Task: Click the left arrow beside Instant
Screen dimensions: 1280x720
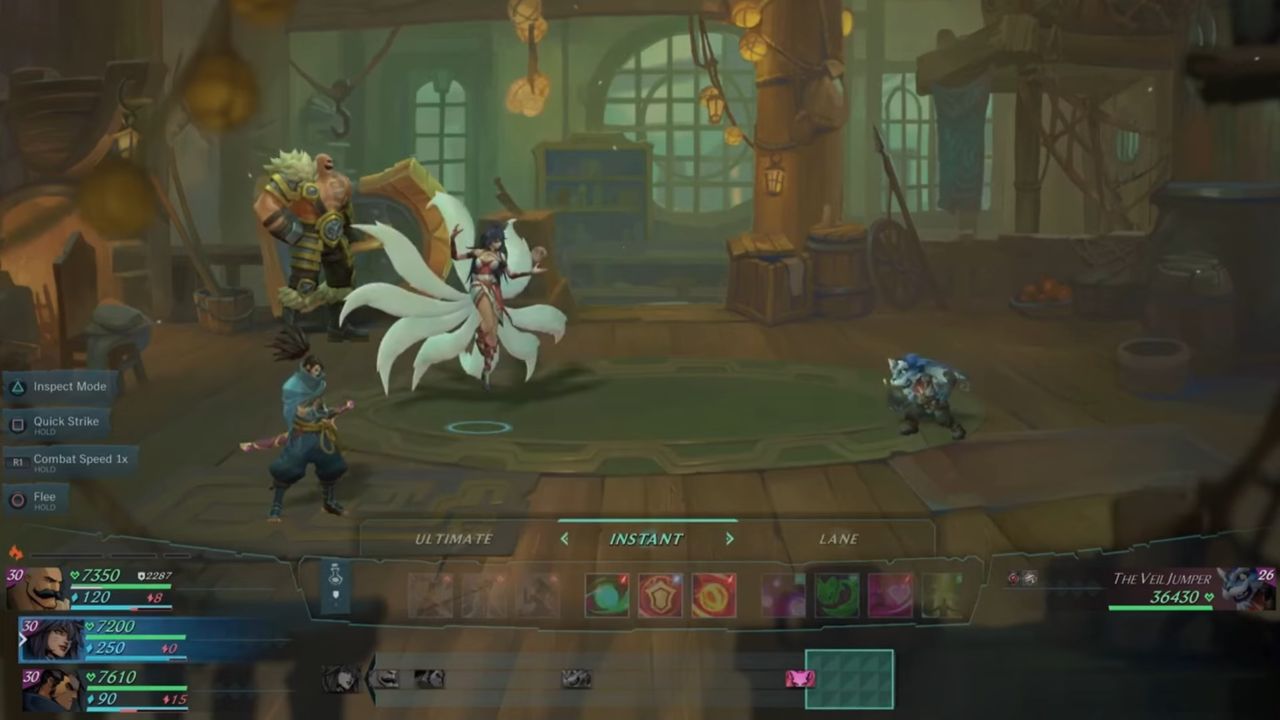Action: [564, 539]
